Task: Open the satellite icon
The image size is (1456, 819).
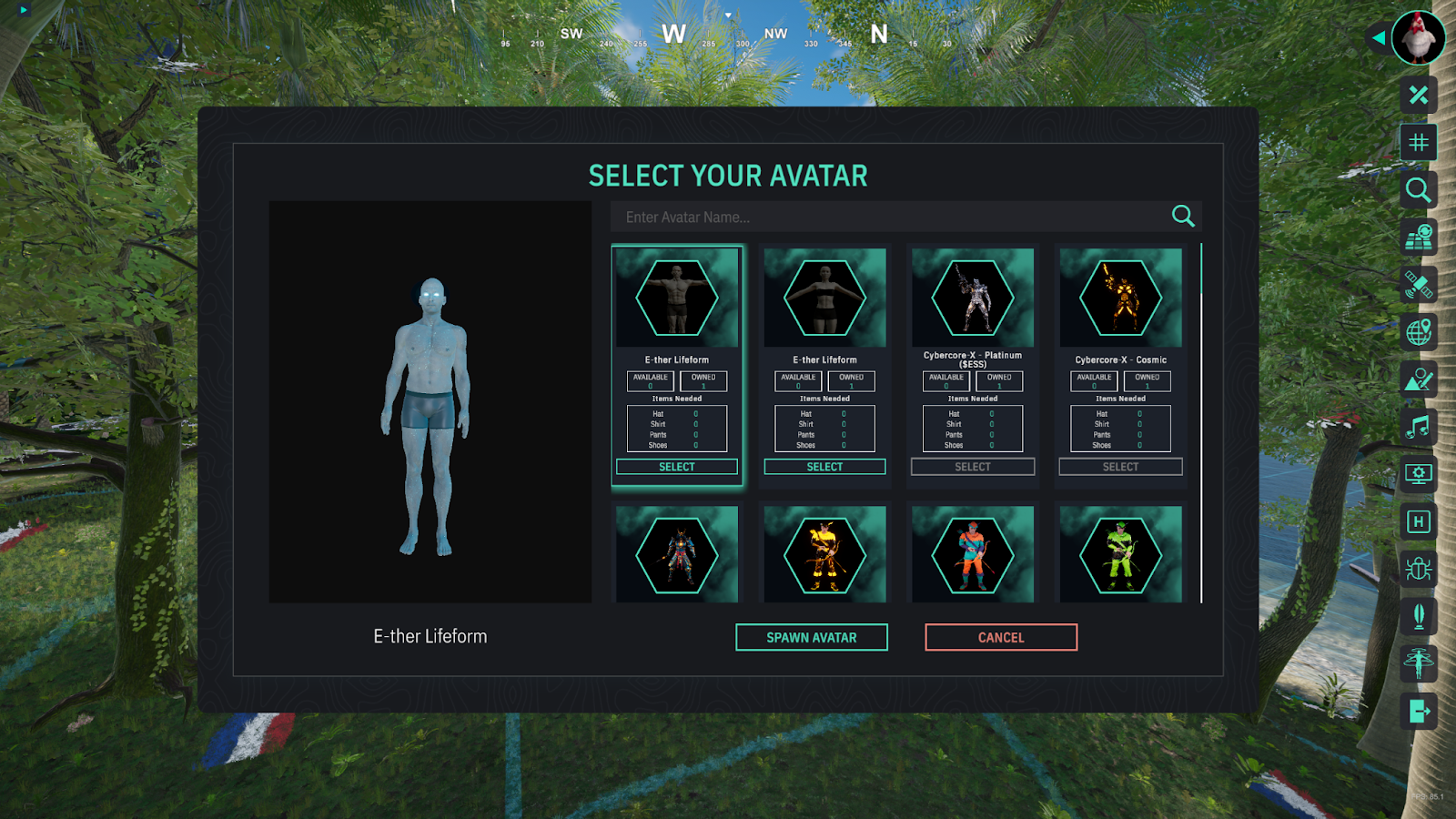Action: coord(1418,285)
